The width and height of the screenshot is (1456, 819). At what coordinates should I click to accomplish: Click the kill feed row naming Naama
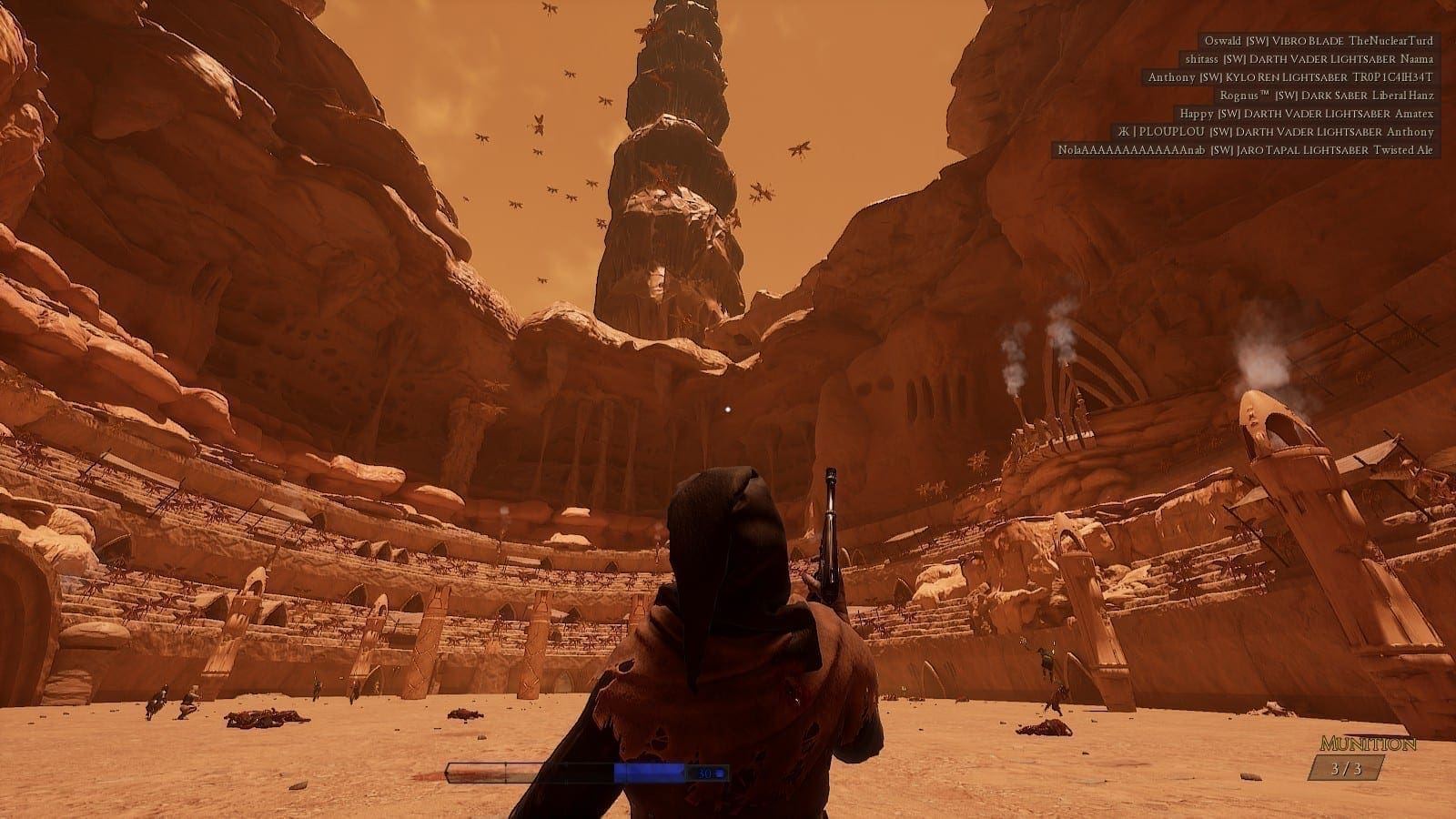pos(1309,59)
